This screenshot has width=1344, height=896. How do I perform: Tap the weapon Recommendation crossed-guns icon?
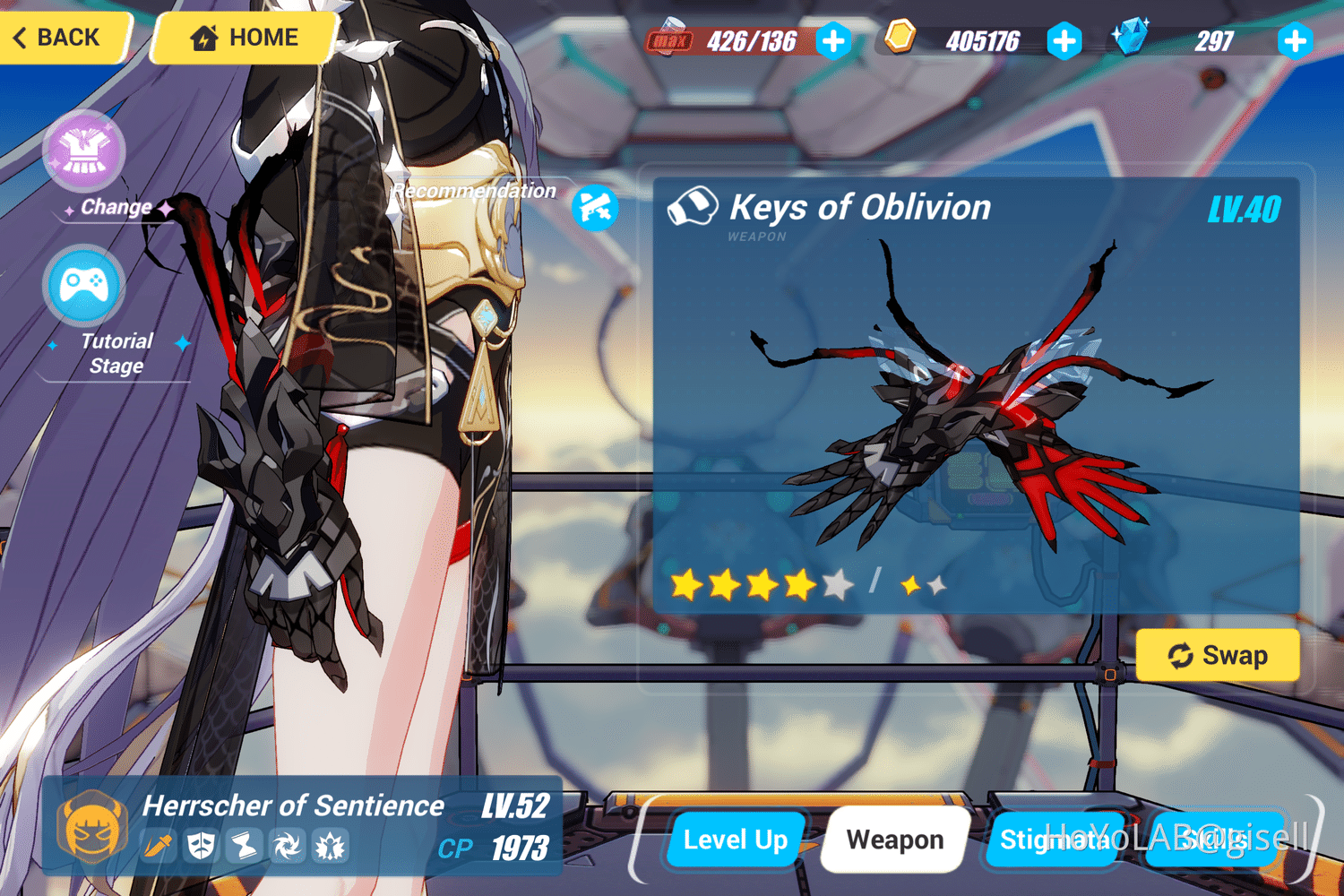tap(594, 207)
